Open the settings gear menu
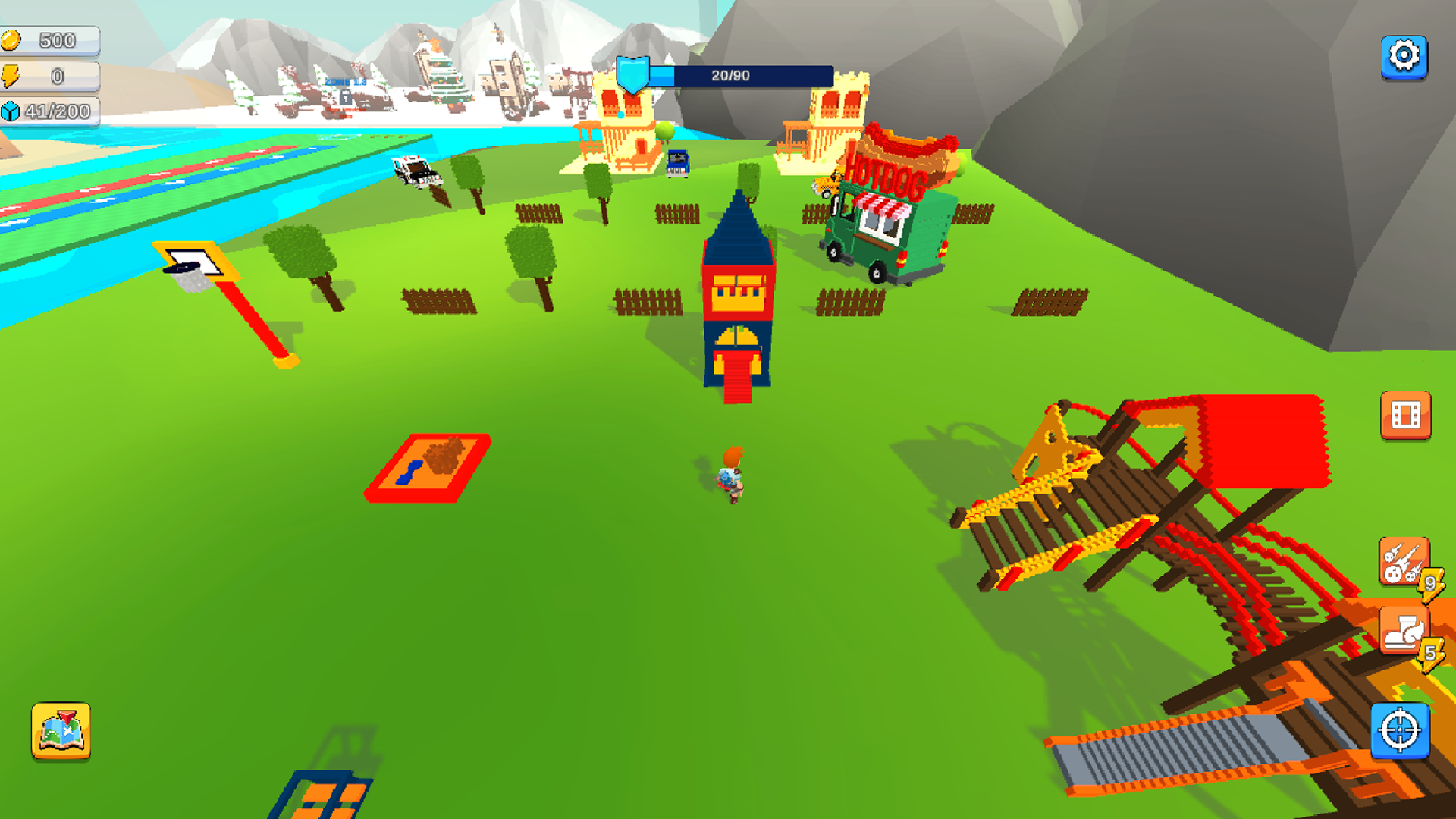Screen dimensions: 1456x819 click(x=1405, y=55)
